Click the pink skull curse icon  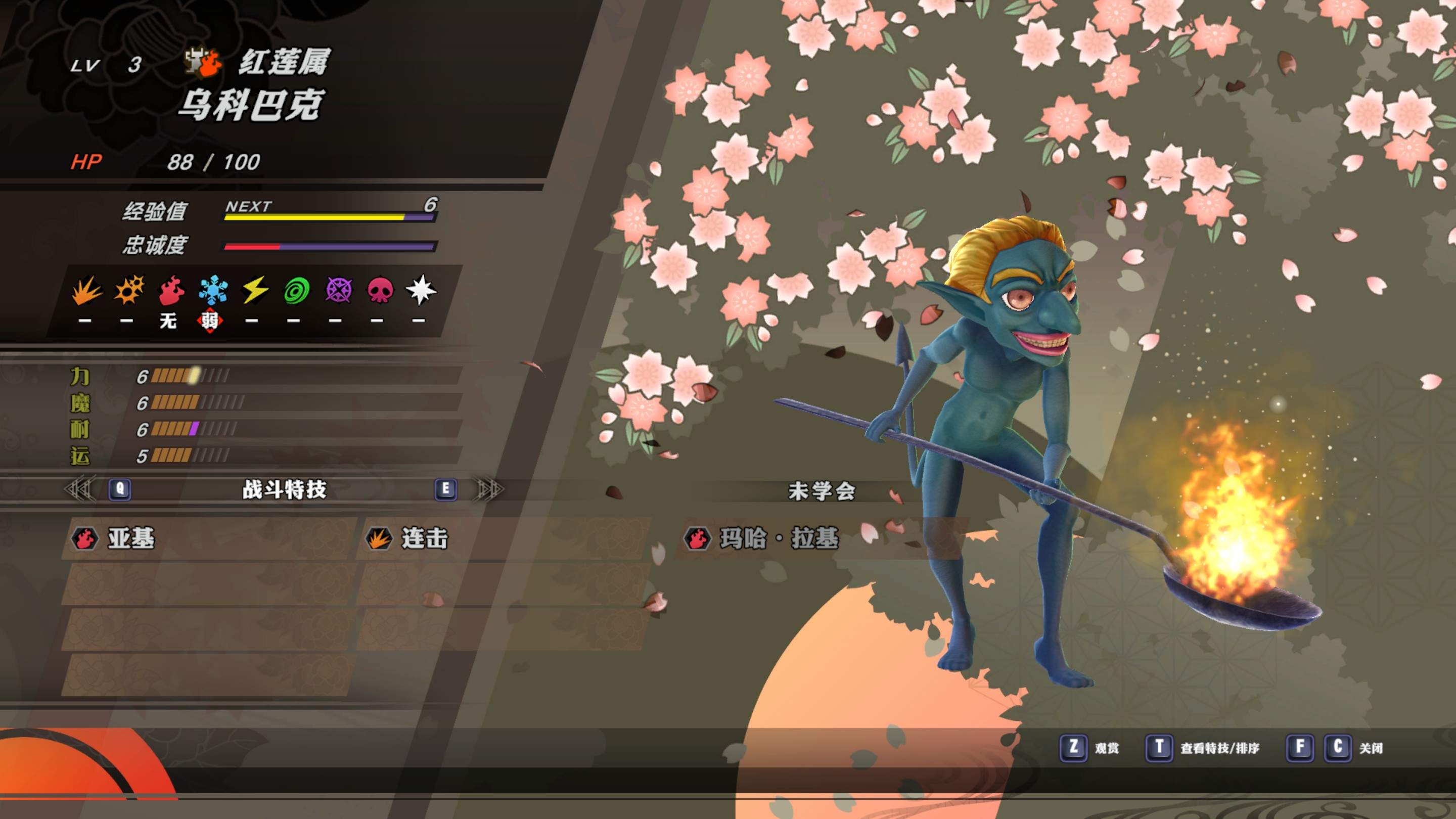(380, 291)
